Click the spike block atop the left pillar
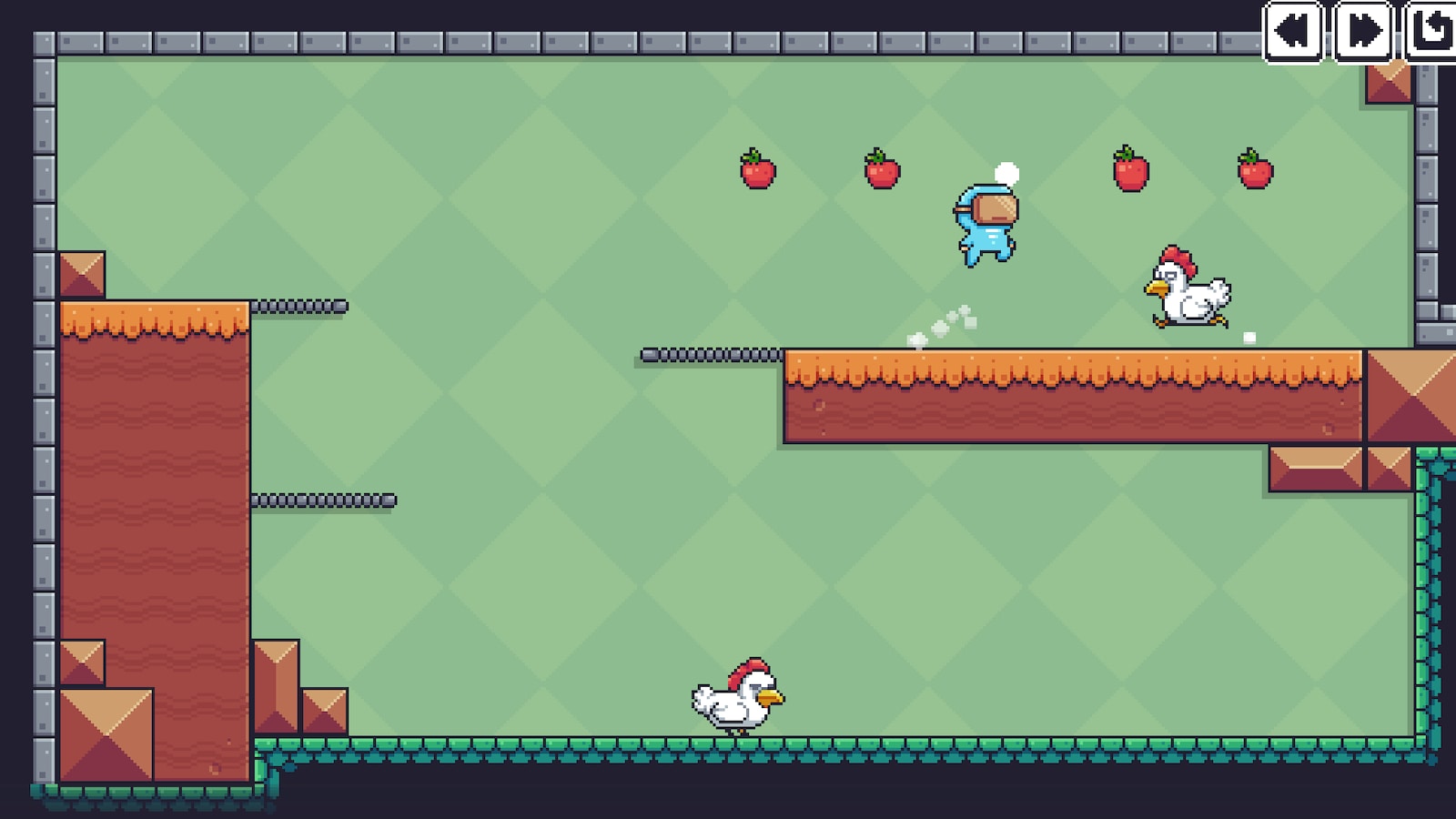This screenshot has height=819, width=1456. tap(80, 273)
